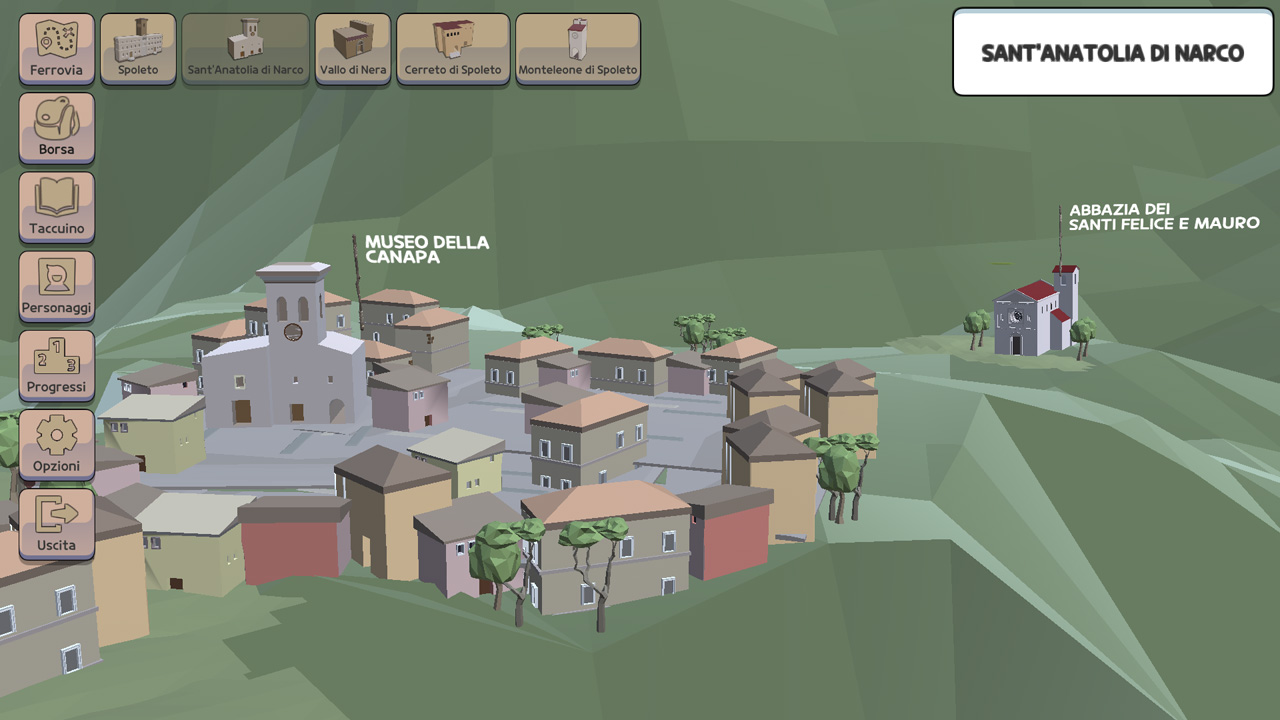Travel to Spoleto
Screen dimensions: 1280x720
[138, 48]
